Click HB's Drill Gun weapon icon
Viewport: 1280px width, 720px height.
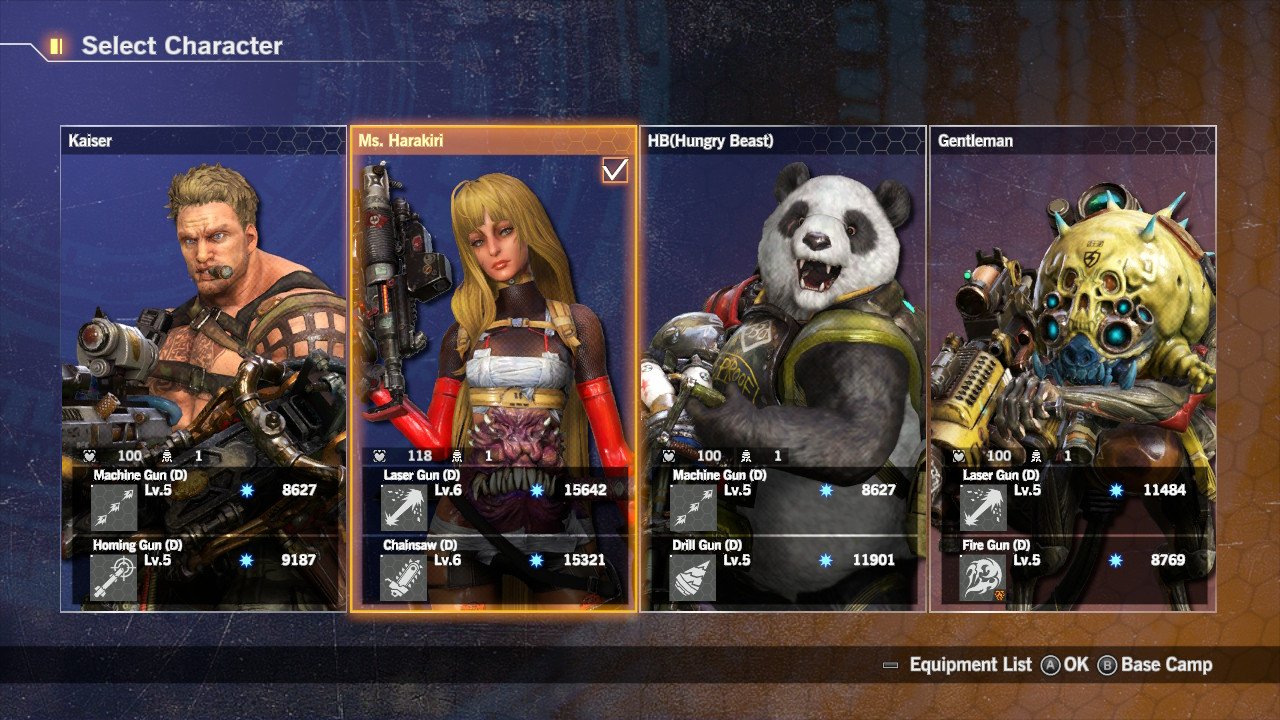(694, 578)
